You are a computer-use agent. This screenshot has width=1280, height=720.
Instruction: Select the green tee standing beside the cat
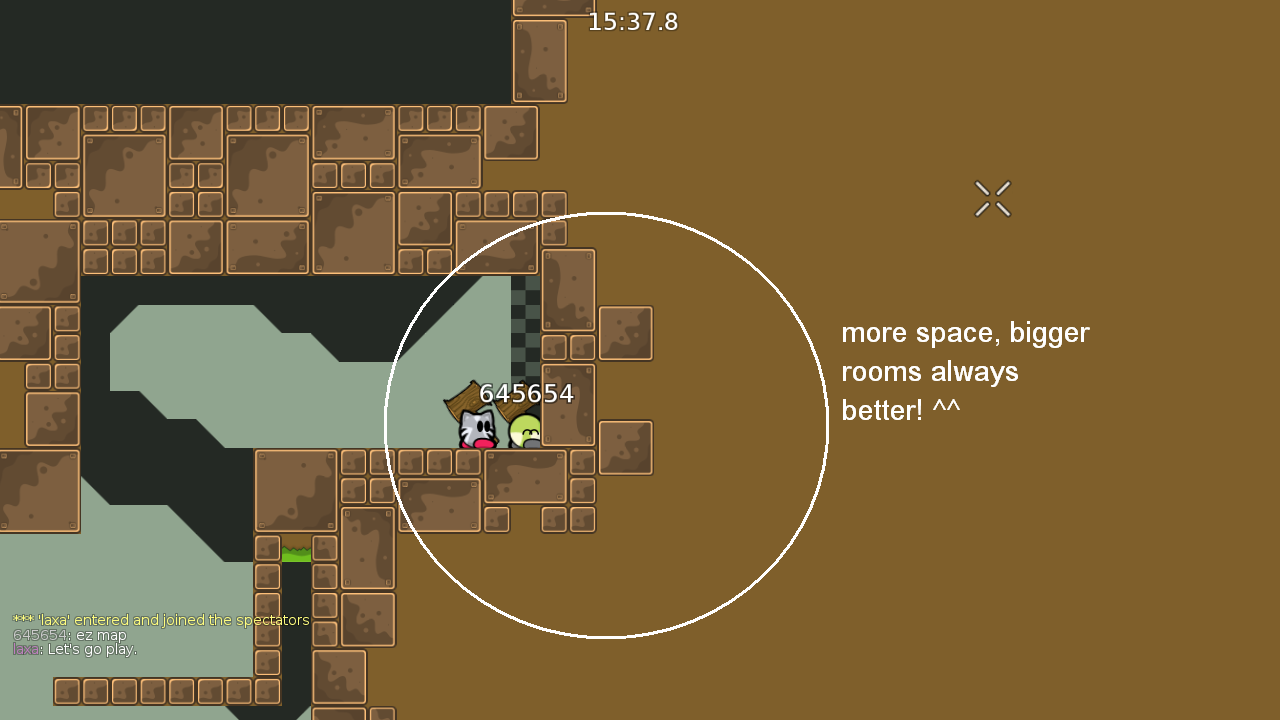coord(524,430)
